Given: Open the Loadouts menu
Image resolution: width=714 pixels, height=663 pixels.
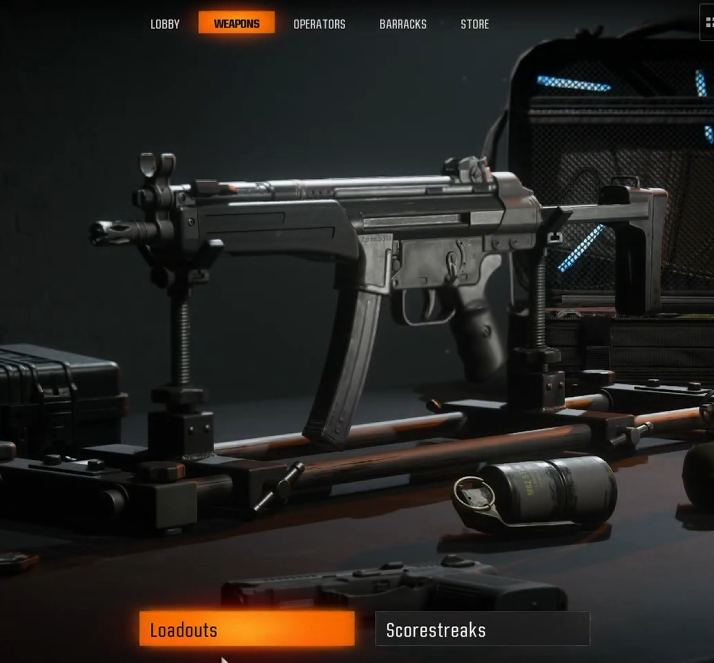Looking at the screenshot, I should pos(246,629).
